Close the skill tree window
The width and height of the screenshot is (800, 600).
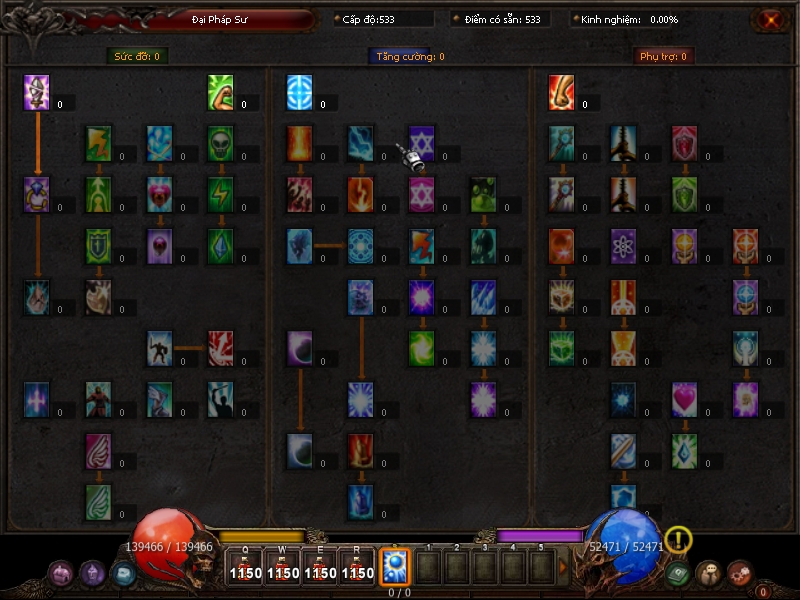point(769,19)
